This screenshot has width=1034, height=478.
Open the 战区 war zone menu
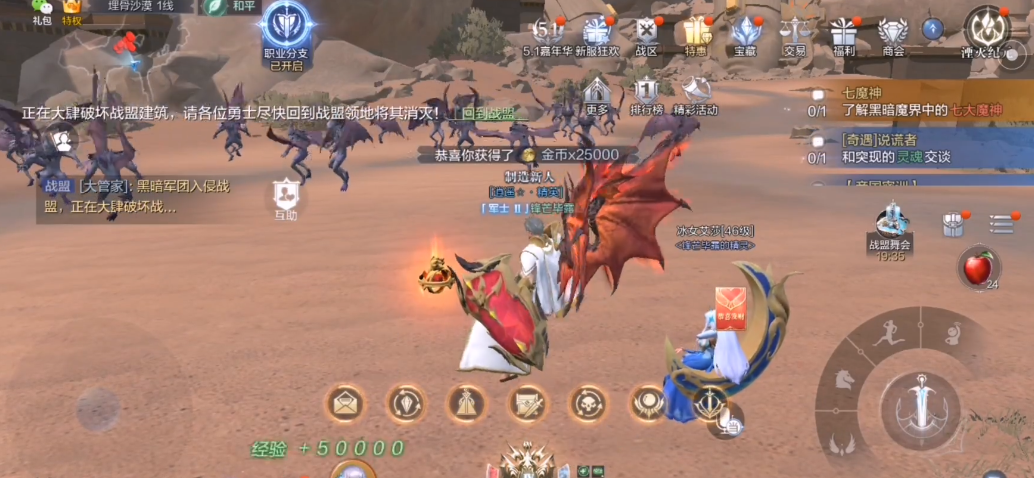pos(647,31)
